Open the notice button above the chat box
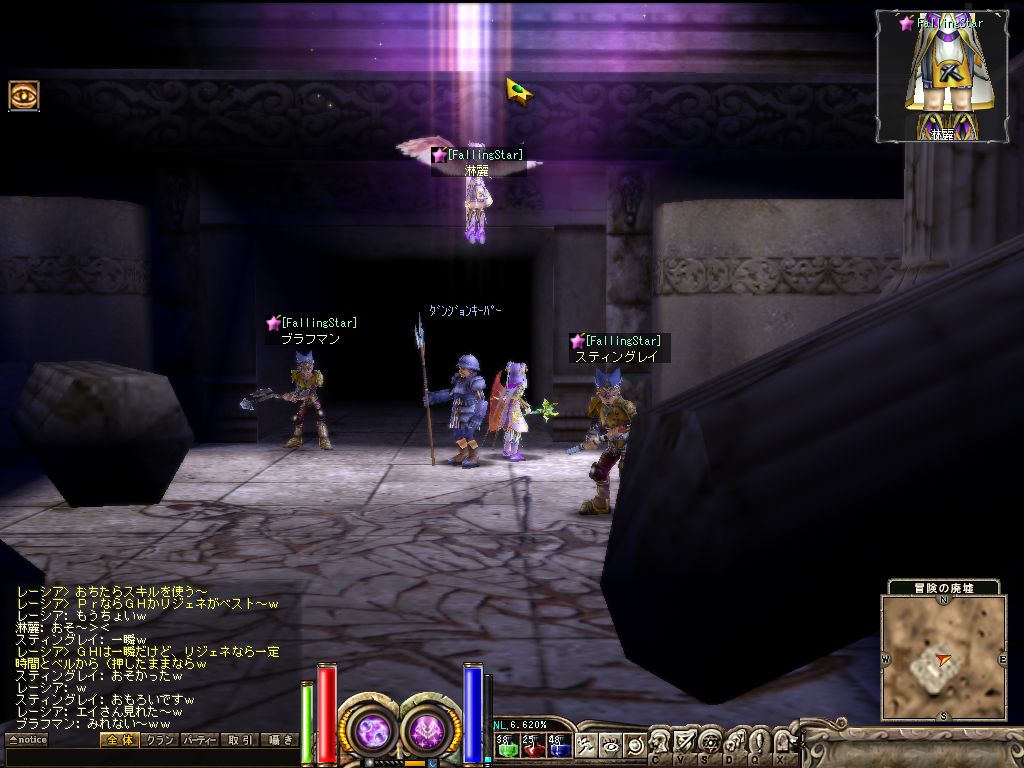This screenshot has height=768, width=1024. pyautogui.click(x=28, y=740)
